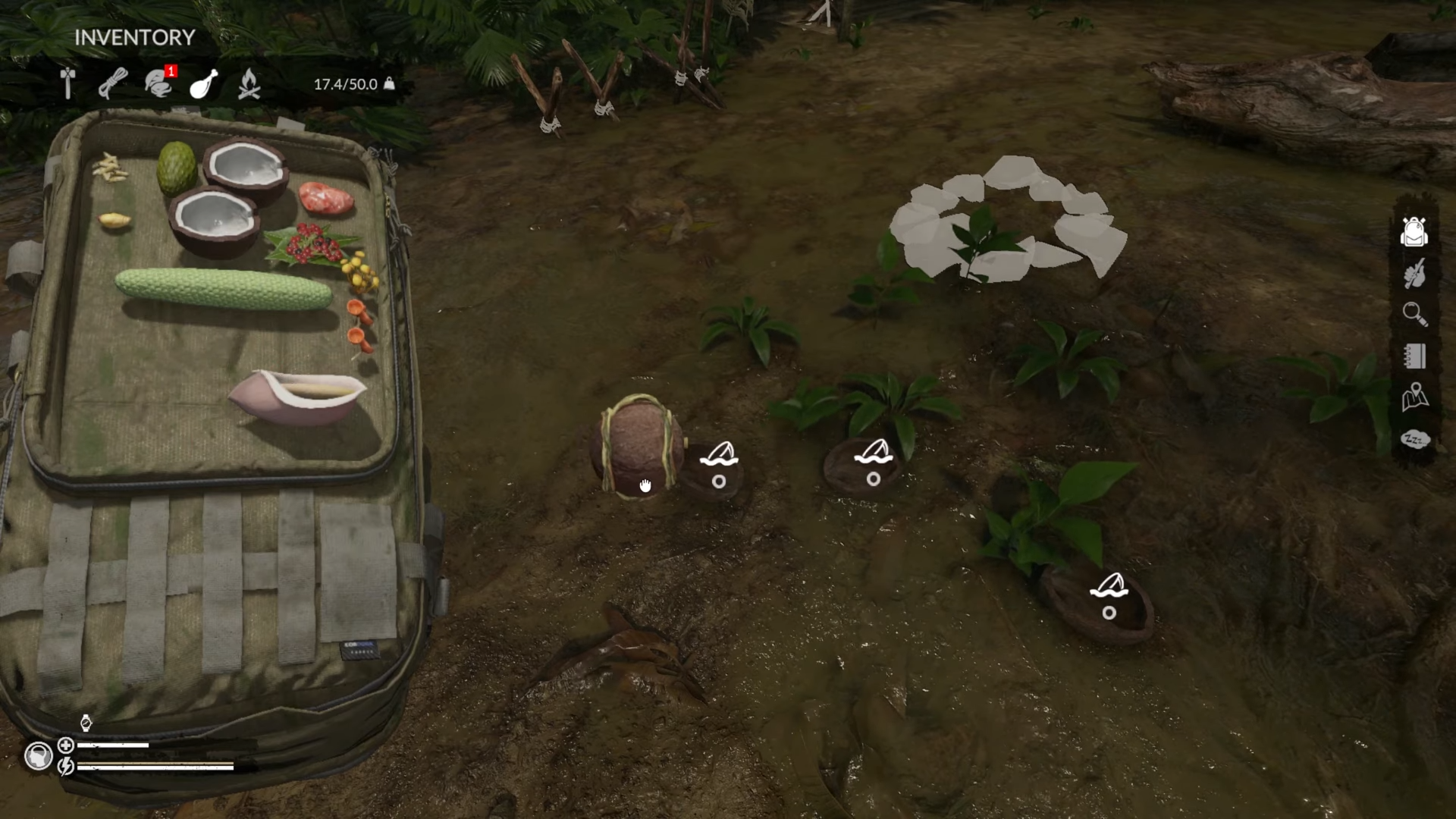Open the notebook icon

pos(1414,356)
